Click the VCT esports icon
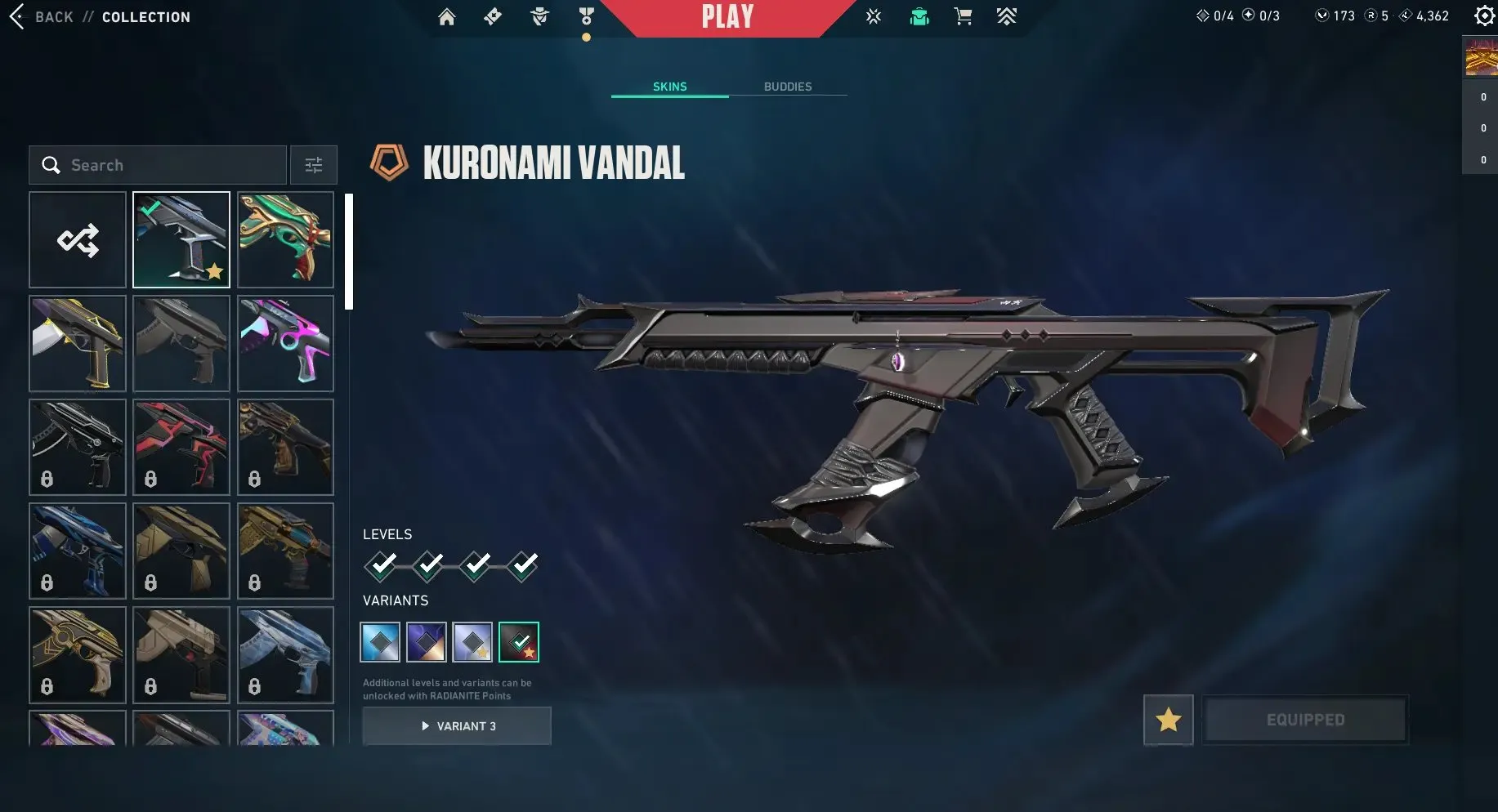 coord(873,16)
